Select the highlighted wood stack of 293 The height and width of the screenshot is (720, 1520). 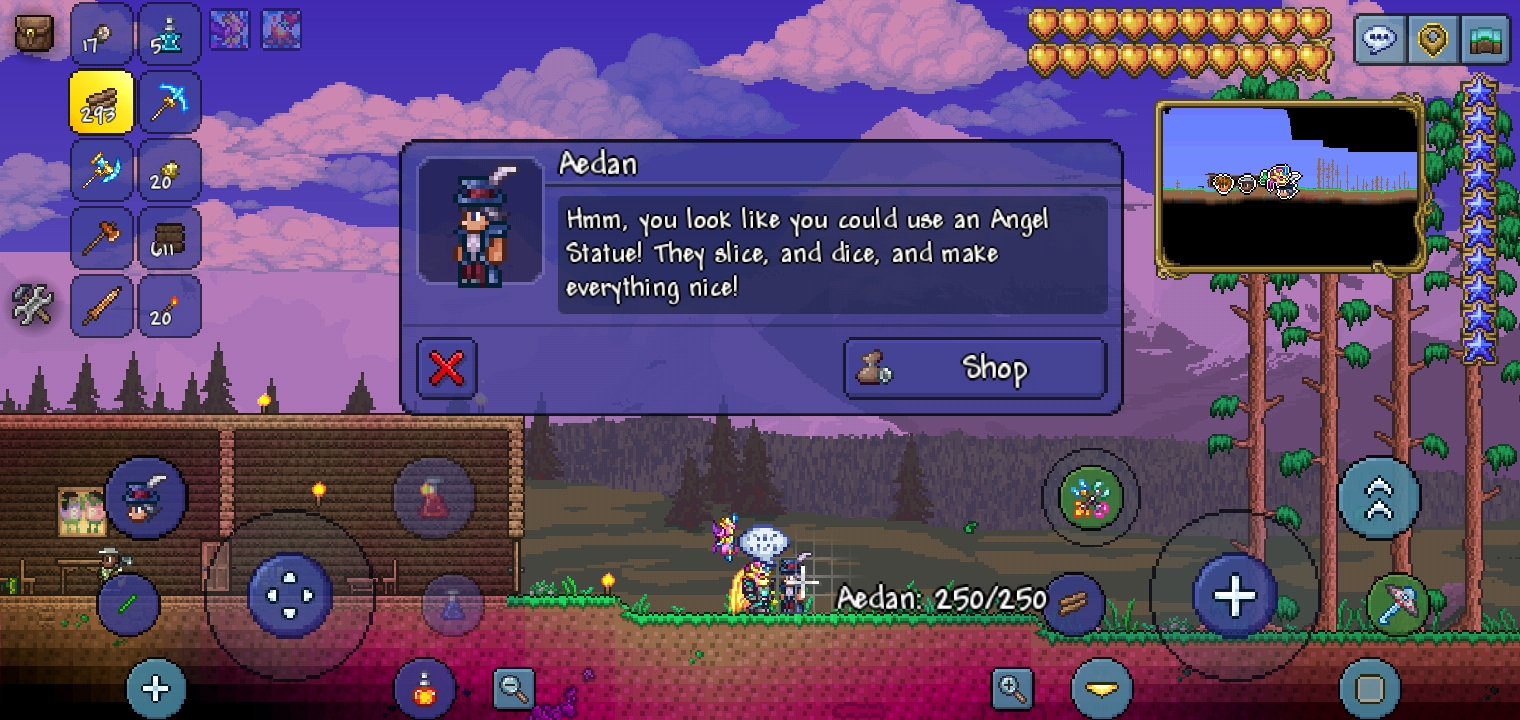(101, 102)
